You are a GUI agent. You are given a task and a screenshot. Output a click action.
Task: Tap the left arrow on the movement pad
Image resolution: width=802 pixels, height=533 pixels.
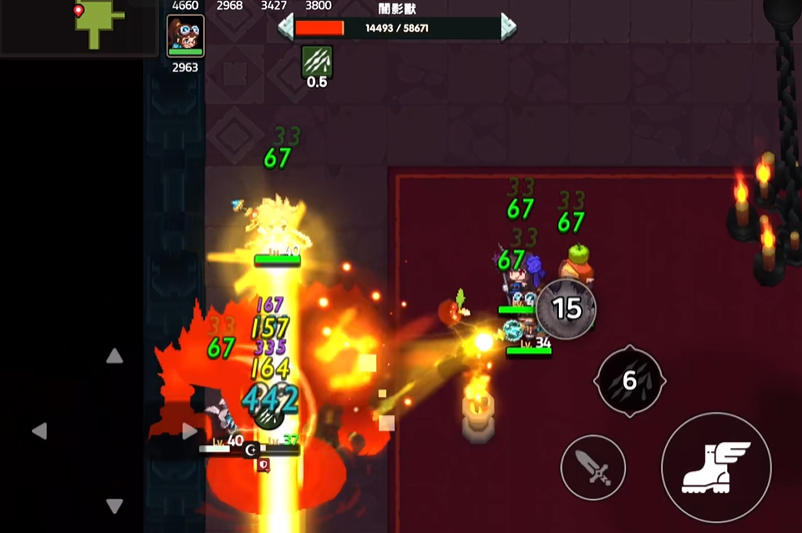[x=40, y=431]
